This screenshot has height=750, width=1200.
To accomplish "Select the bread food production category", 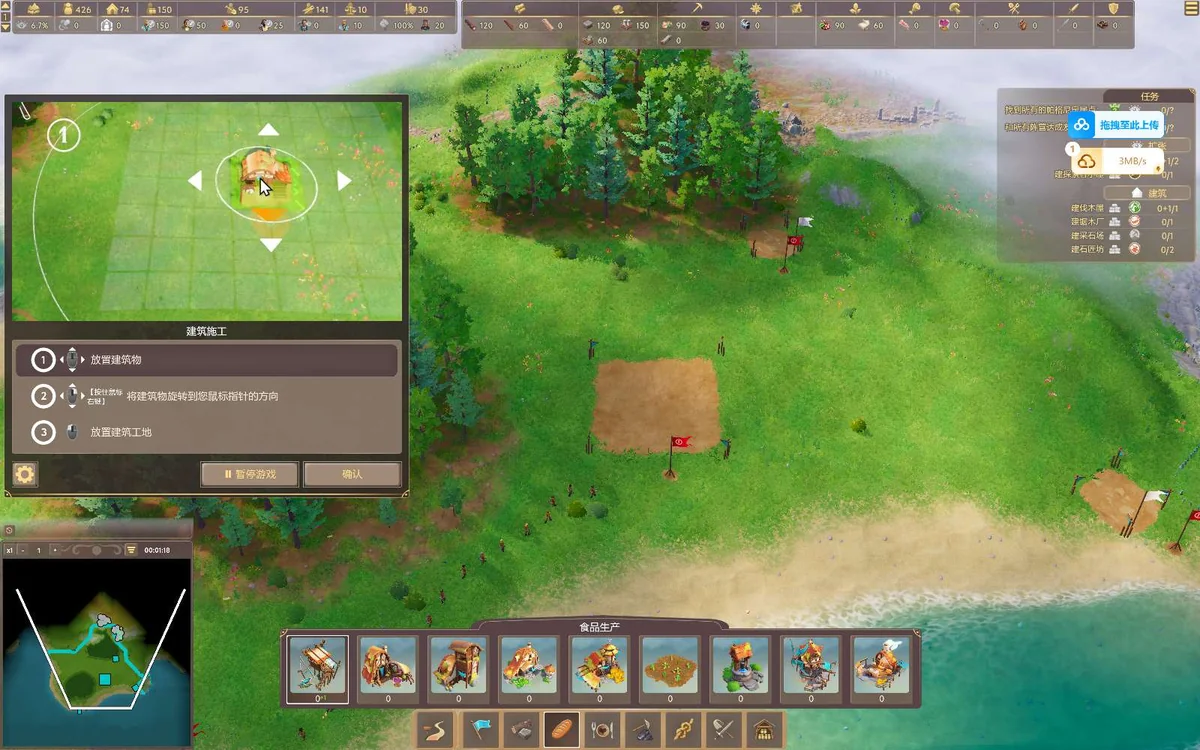I will click(x=561, y=730).
